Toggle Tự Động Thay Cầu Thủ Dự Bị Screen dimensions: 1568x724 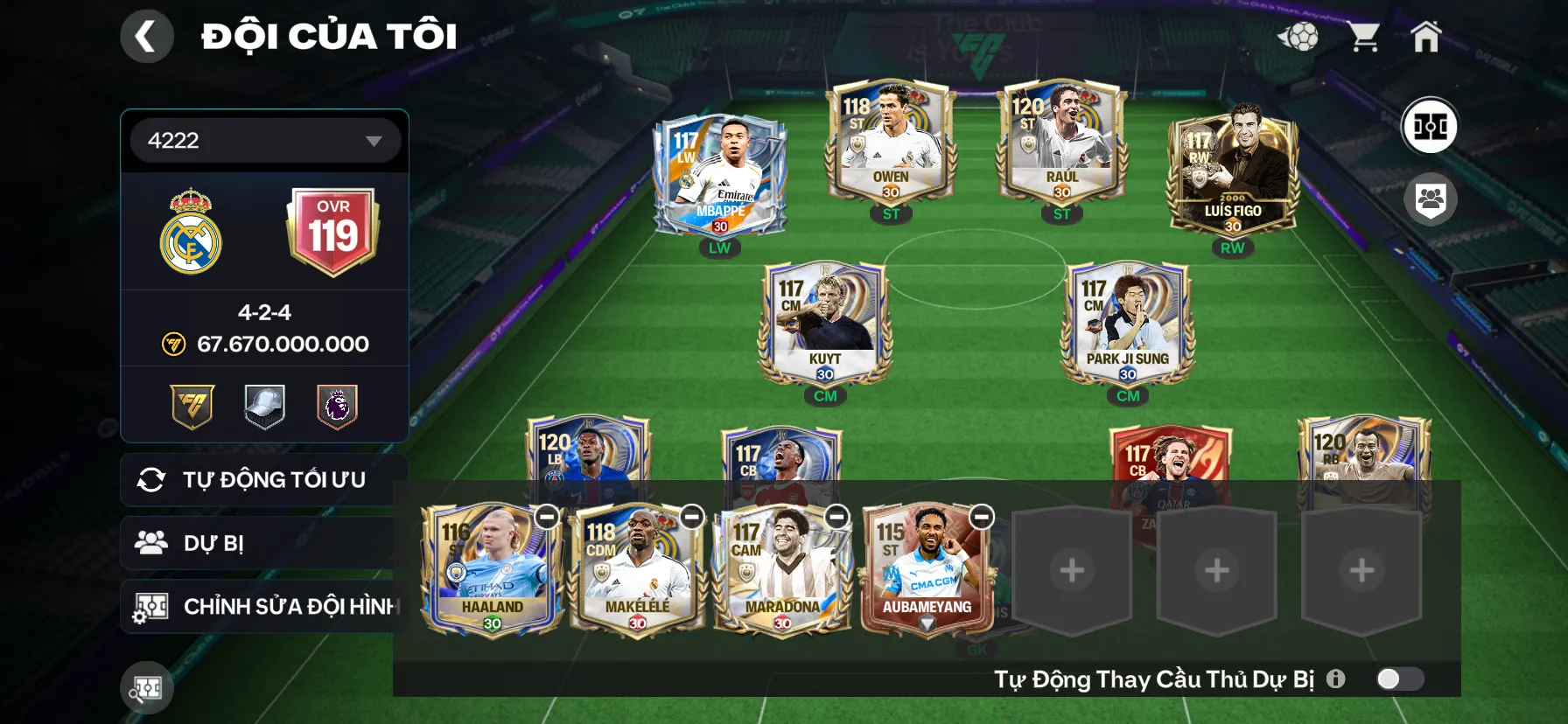pos(1399,679)
